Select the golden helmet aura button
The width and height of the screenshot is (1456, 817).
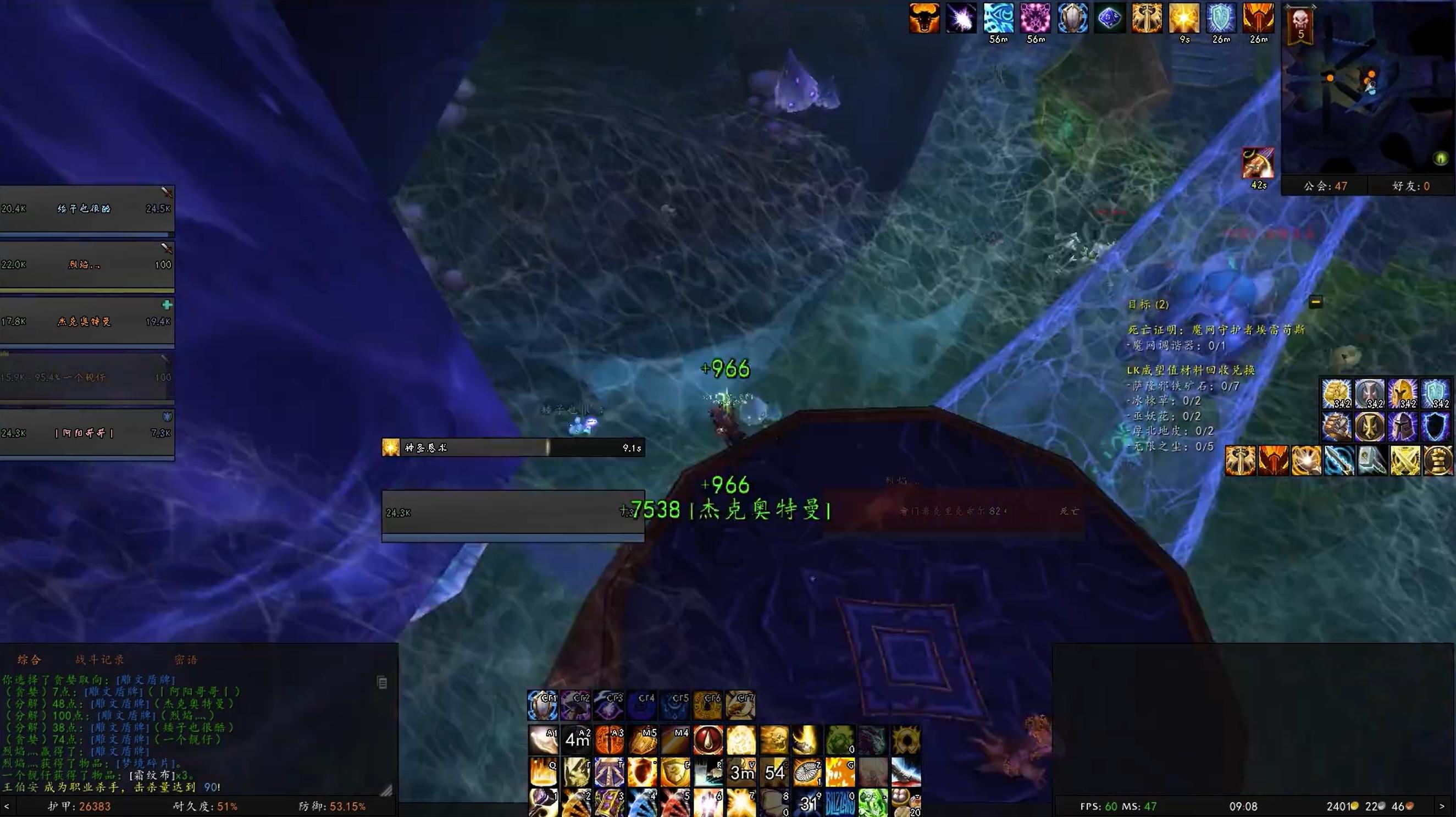1402,394
